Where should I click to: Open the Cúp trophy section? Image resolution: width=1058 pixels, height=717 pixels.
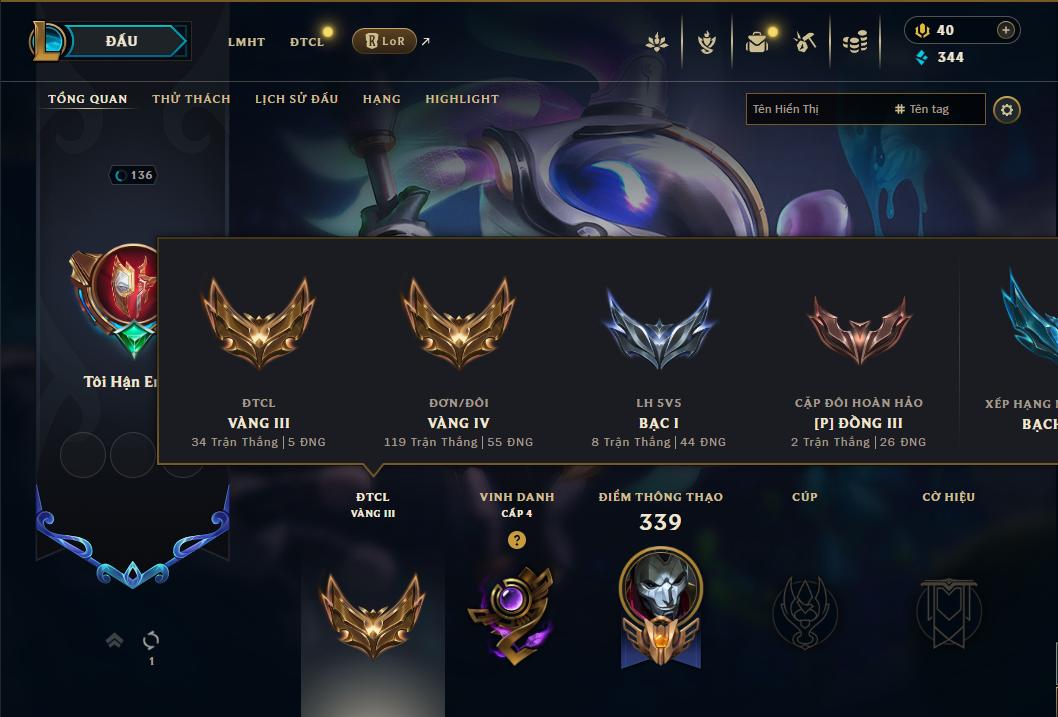point(804,610)
